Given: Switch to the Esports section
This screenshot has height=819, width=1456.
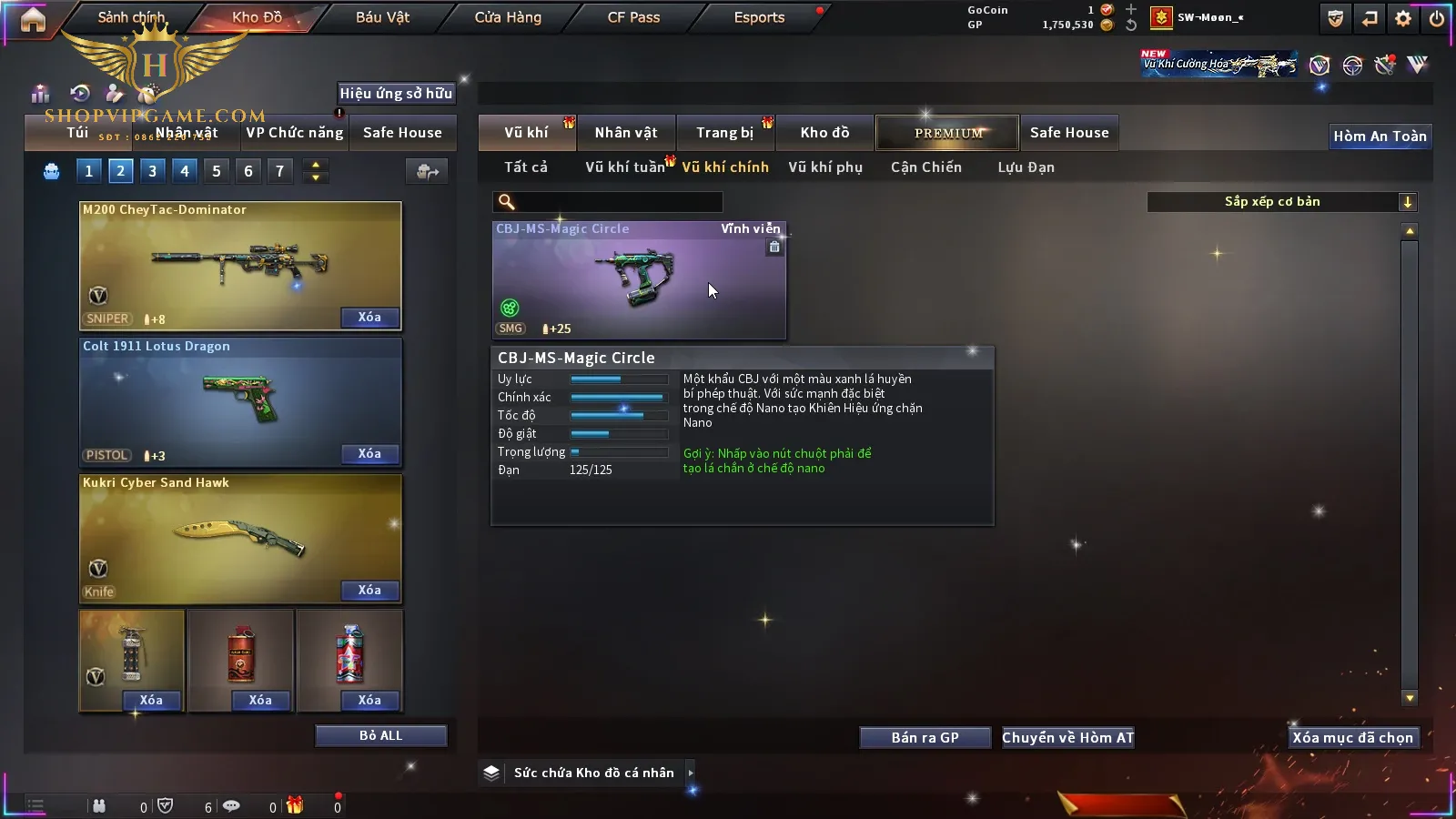Looking at the screenshot, I should point(759,17).
